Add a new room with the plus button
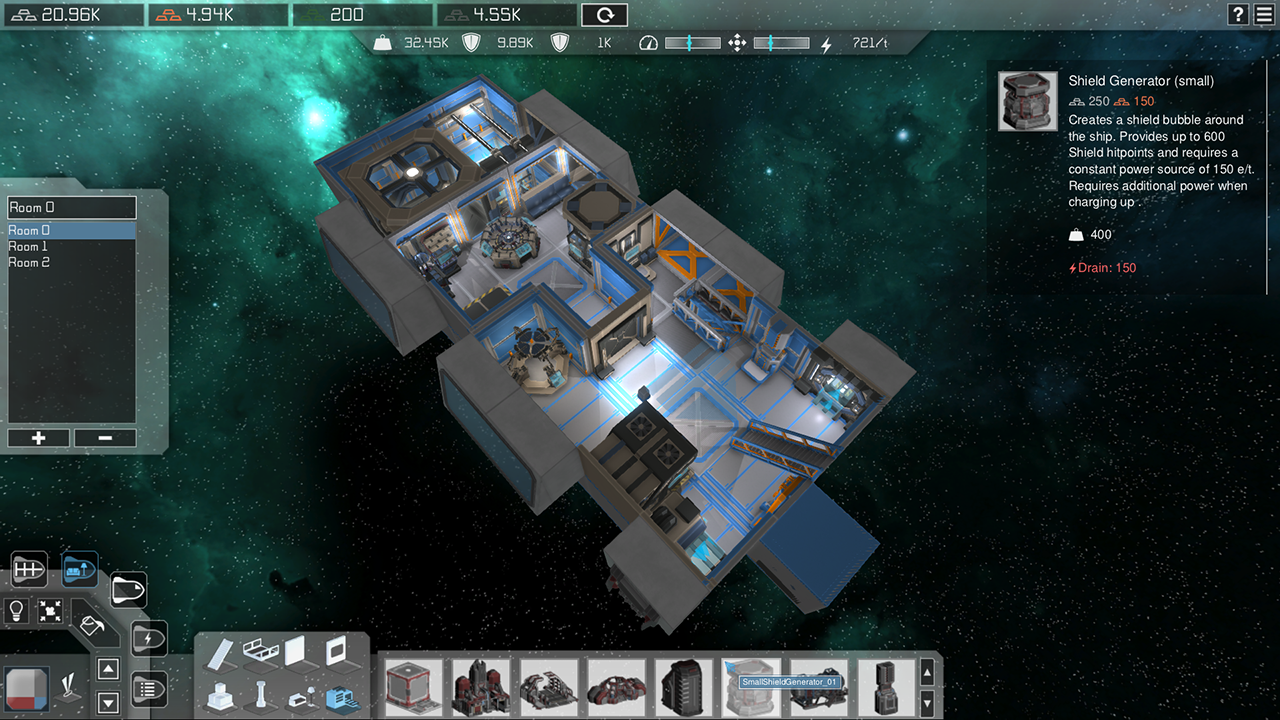This screenshot has width=1280, height=720. tap(38, 438)
